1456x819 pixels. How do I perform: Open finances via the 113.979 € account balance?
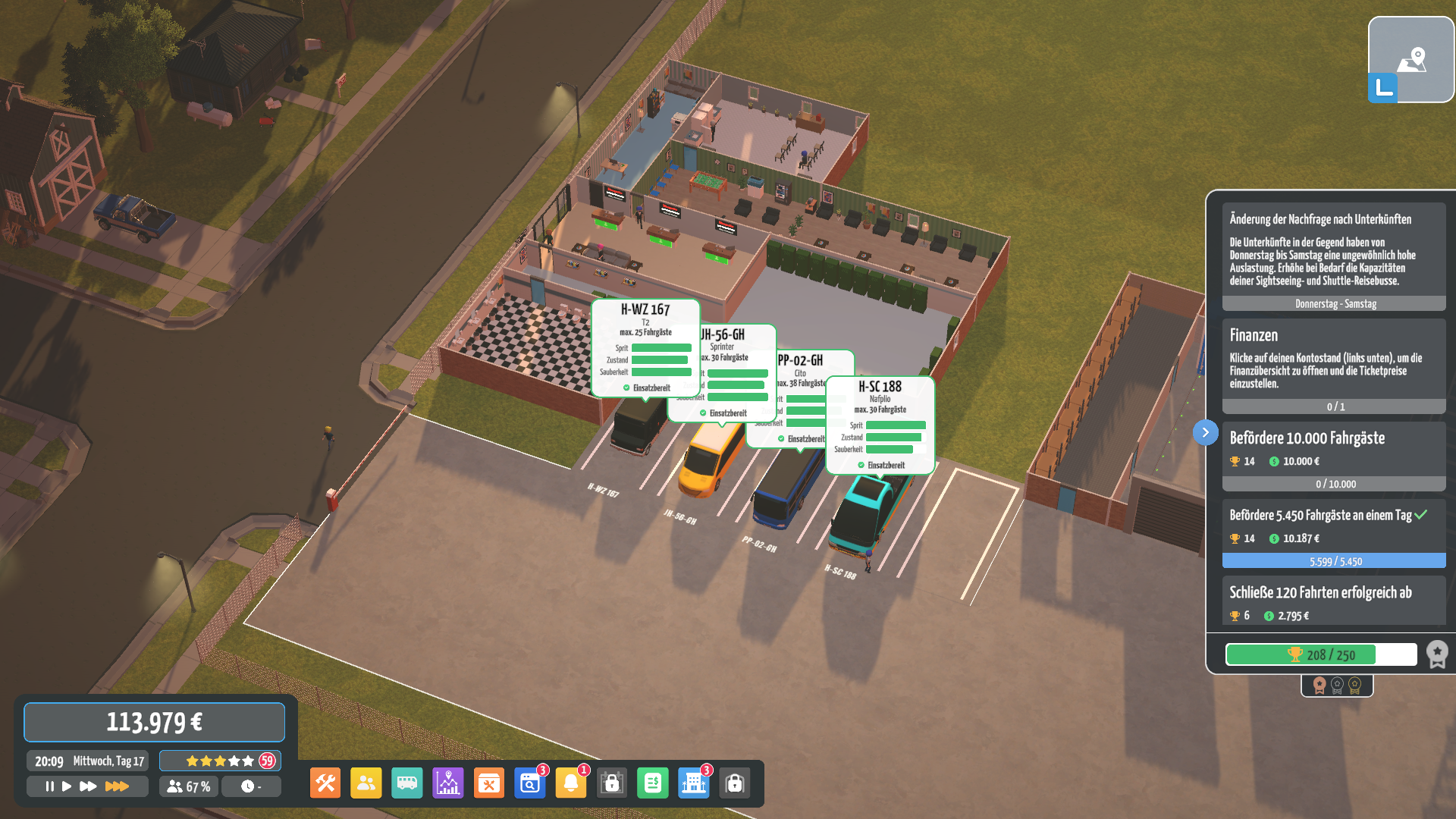point(154,722)
